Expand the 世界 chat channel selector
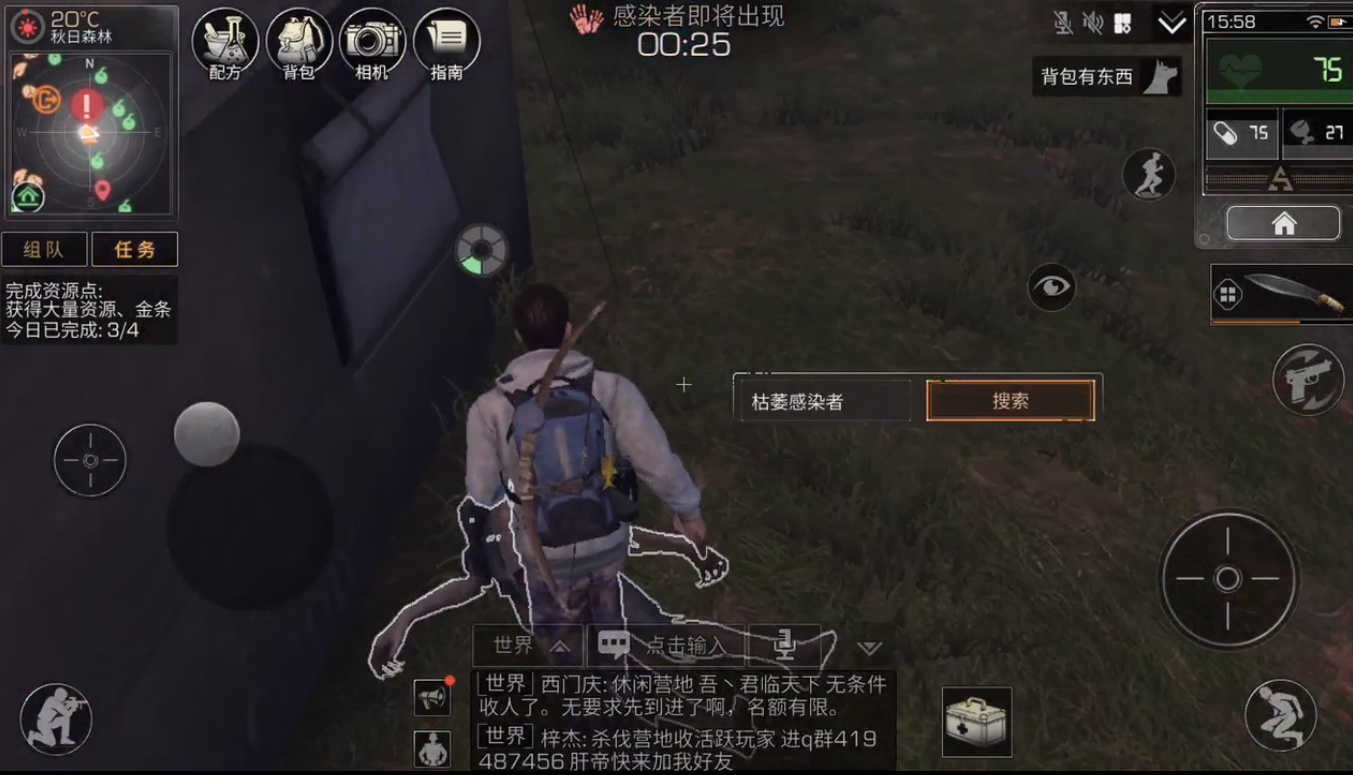1353x775 pixels. point(528,645)
